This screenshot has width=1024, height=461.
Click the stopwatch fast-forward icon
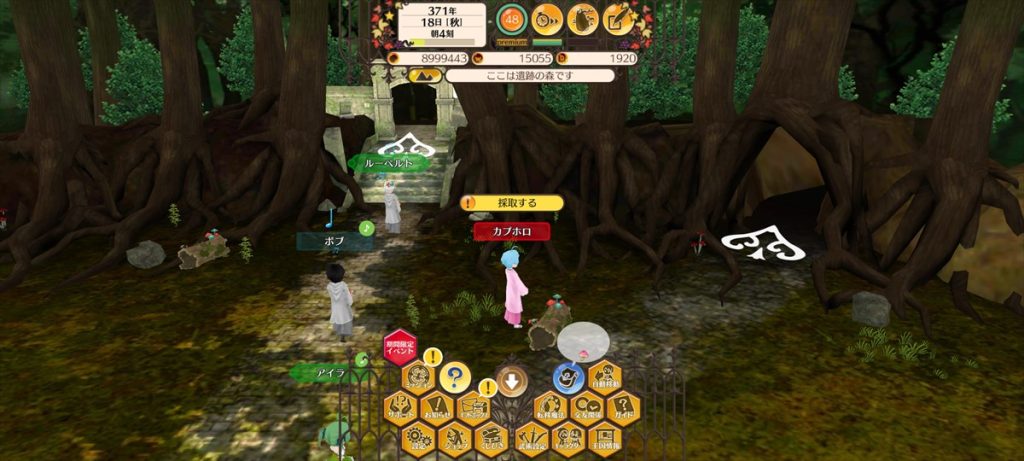[x=546, y=17]
